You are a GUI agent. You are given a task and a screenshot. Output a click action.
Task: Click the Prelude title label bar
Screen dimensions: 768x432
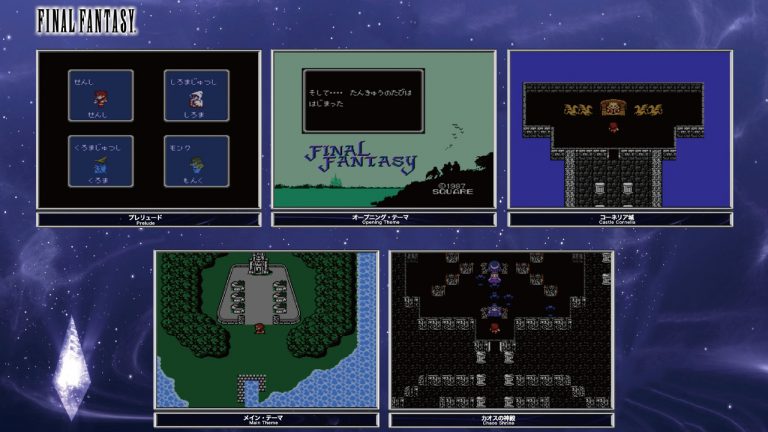(148, 219)
